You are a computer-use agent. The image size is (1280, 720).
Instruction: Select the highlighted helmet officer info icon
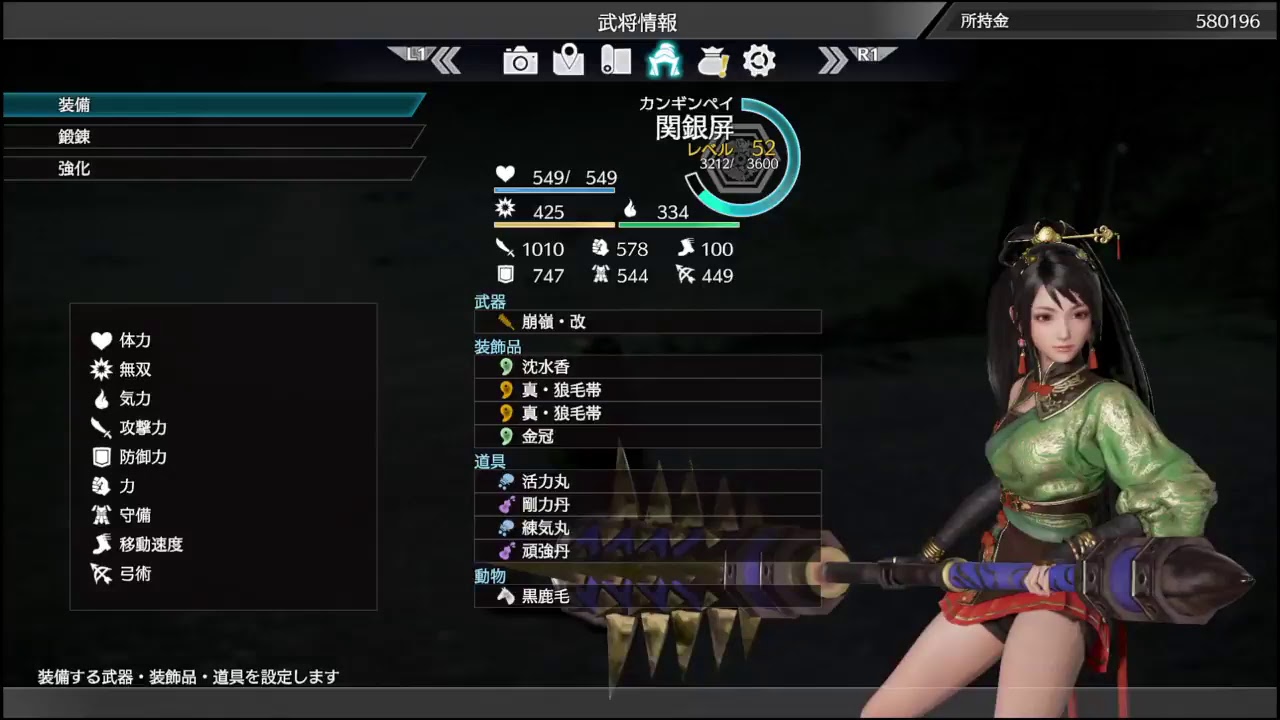click(x=663, y=61)
